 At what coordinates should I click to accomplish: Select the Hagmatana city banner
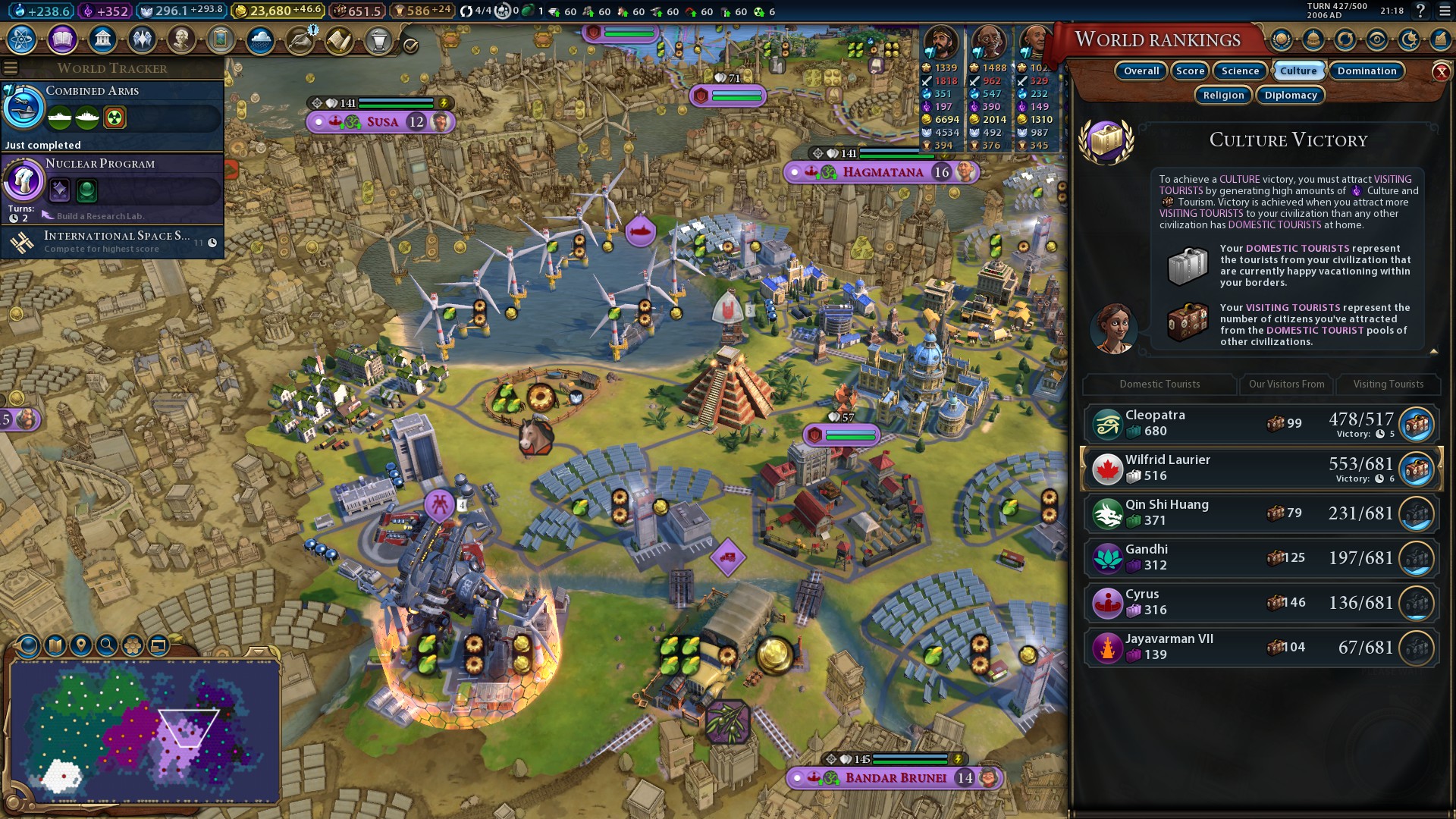pyautogui.click(x=883, y=173)
